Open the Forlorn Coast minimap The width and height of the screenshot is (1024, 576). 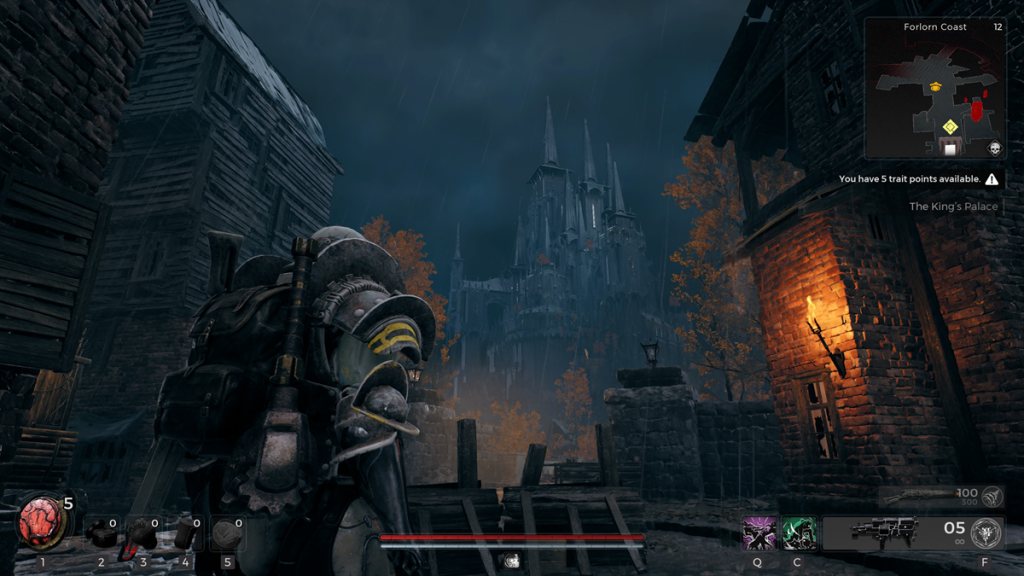[x=935, y=88]
